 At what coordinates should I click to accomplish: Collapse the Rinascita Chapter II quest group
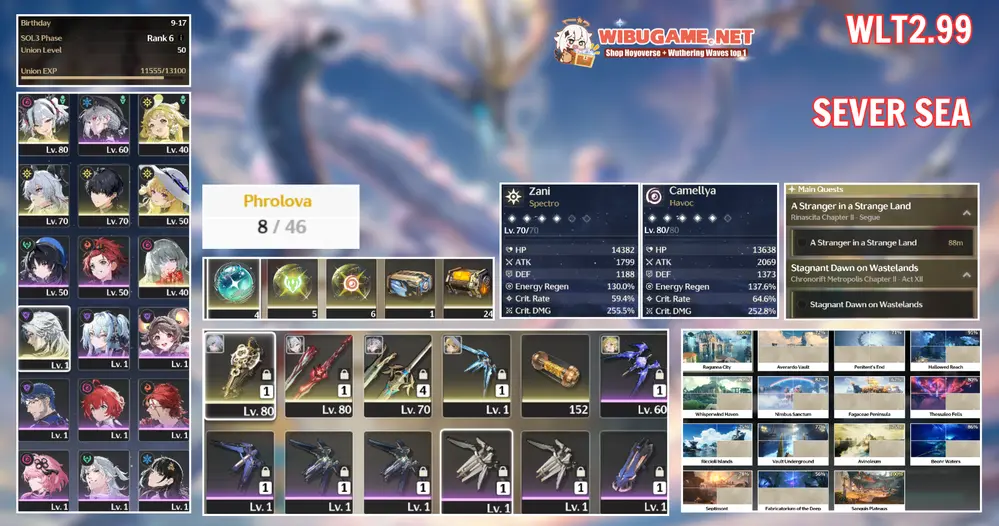click(968, 212)
